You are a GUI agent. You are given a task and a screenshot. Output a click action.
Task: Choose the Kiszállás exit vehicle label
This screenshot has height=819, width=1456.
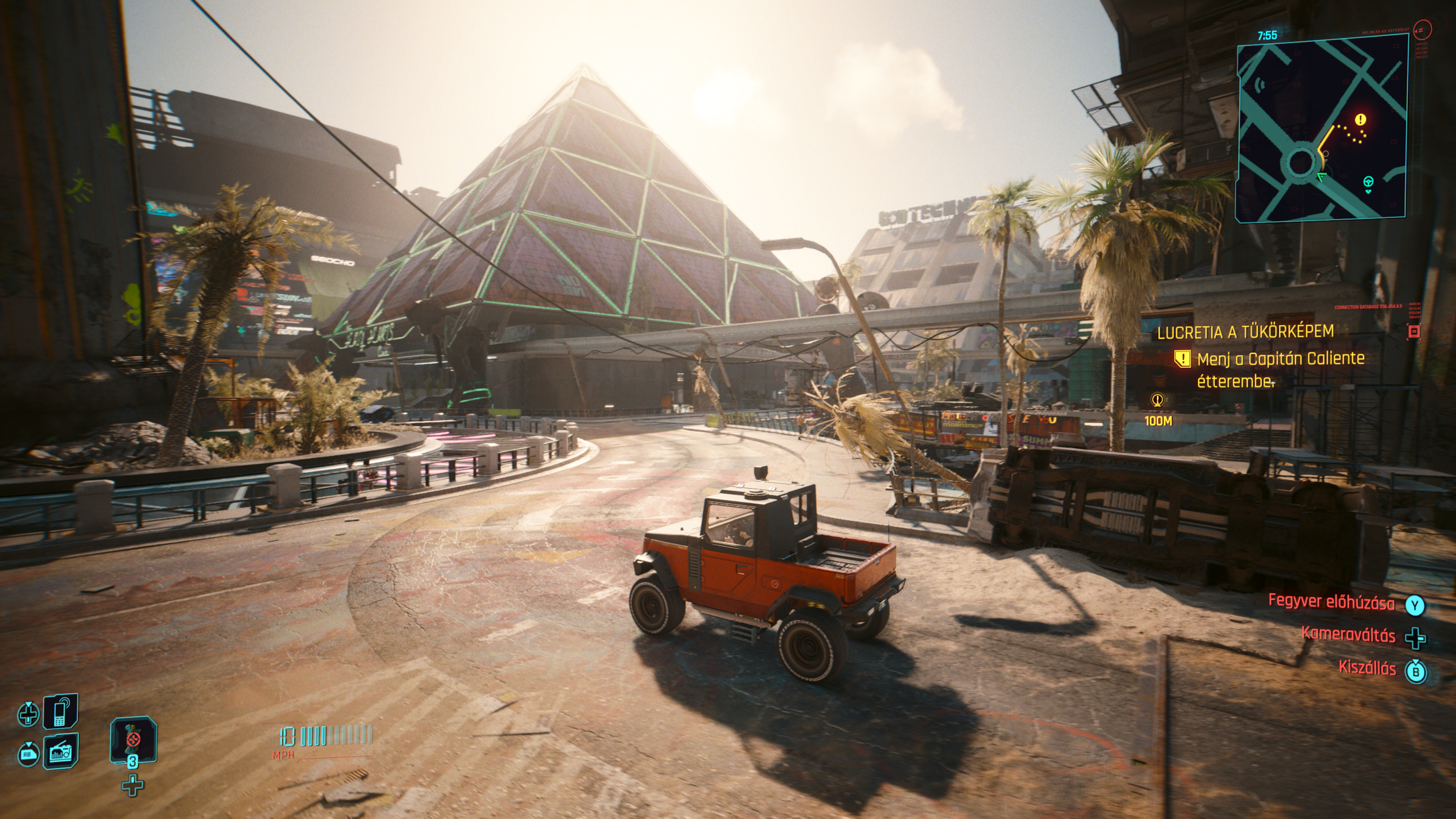1367,667
